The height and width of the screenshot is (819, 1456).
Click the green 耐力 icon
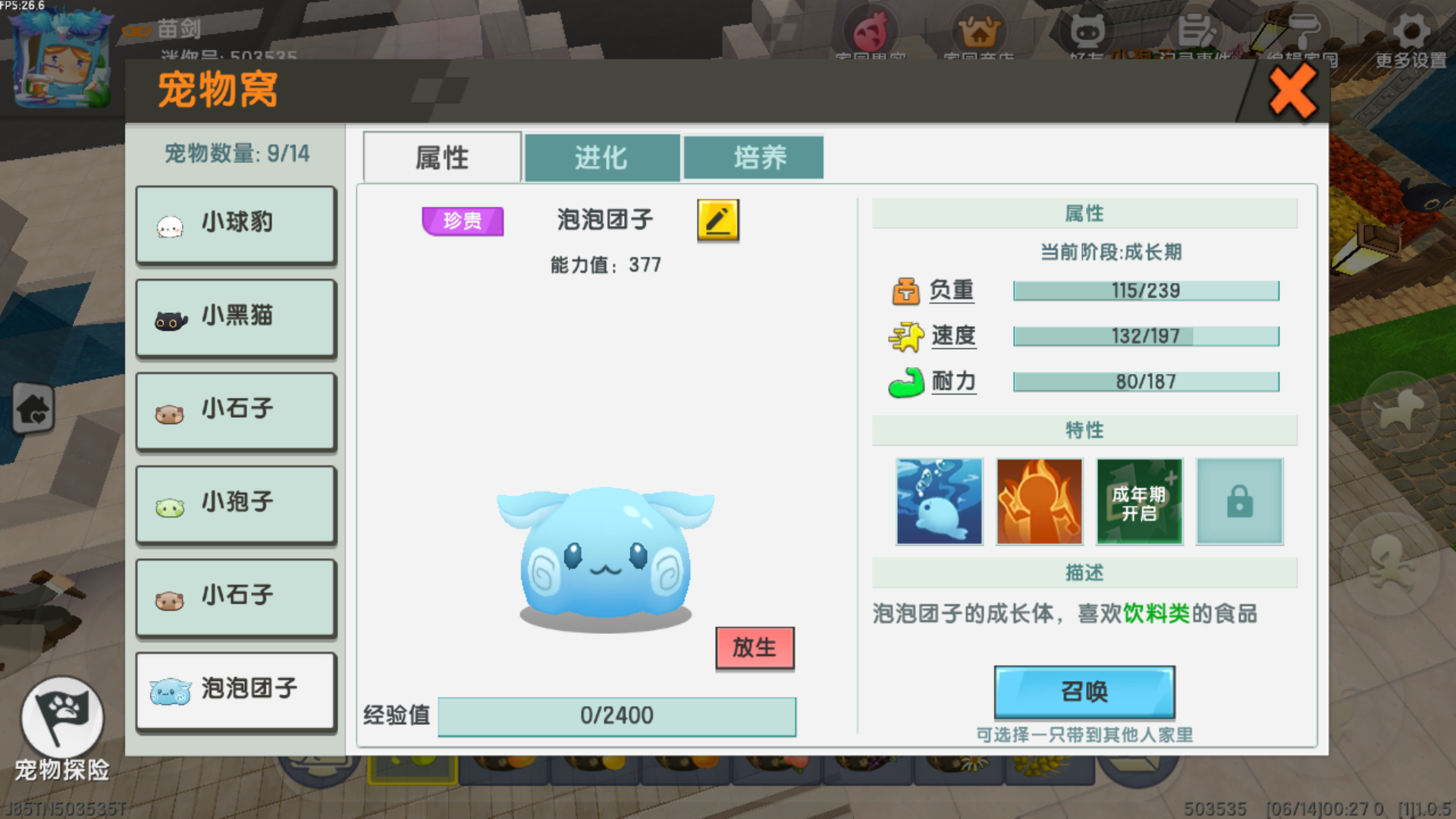click(904, 381)
